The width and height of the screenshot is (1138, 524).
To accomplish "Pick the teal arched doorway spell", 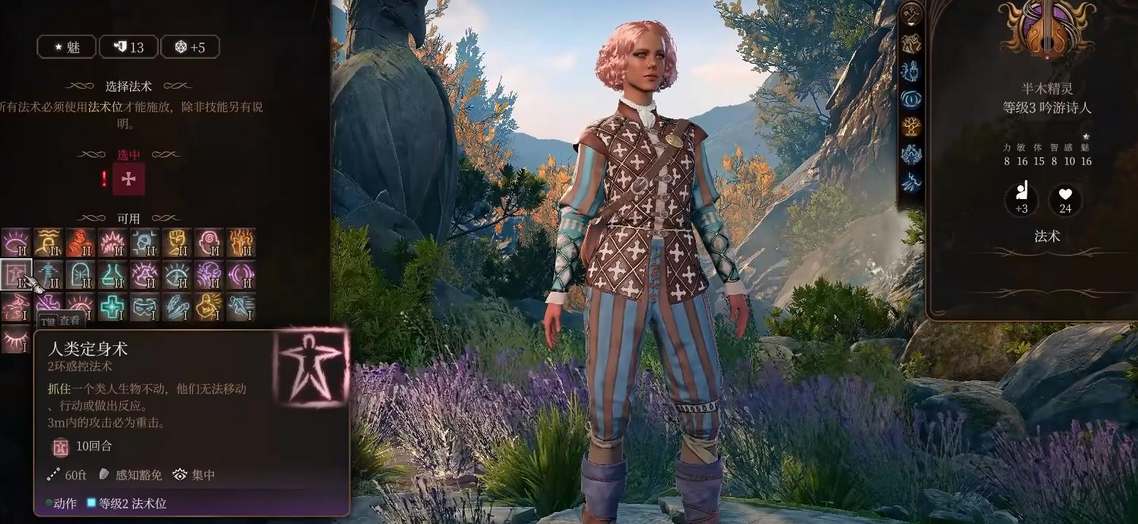I will click(x=80, y=274).
